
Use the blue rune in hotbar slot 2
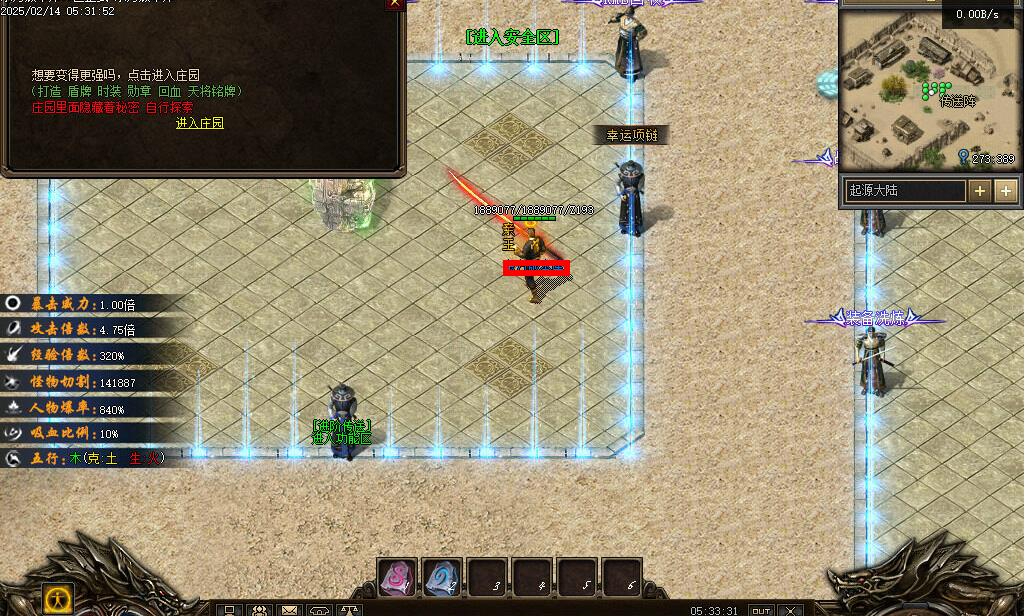[442, 577]
